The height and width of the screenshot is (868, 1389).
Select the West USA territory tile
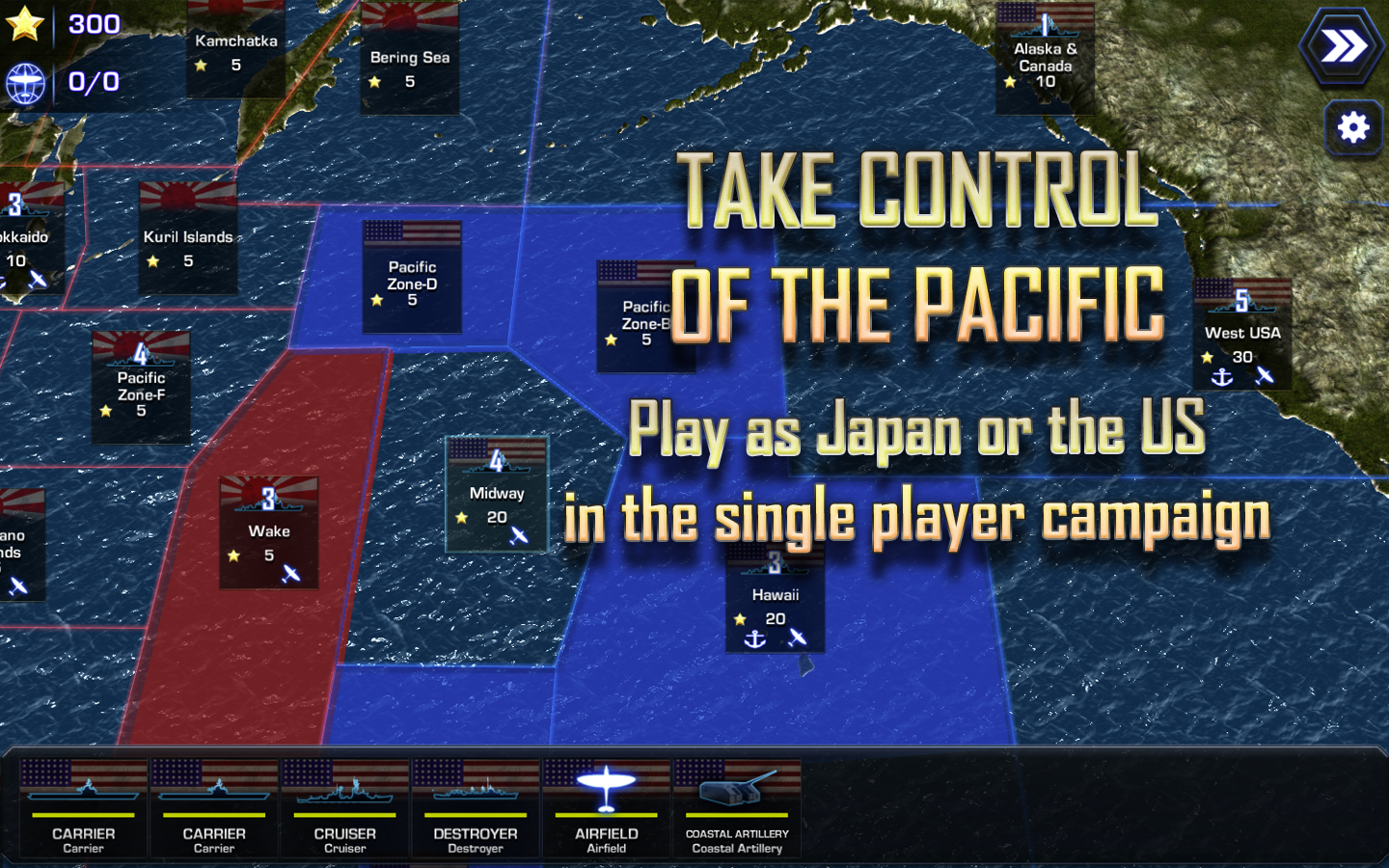tap(1242, 333)
